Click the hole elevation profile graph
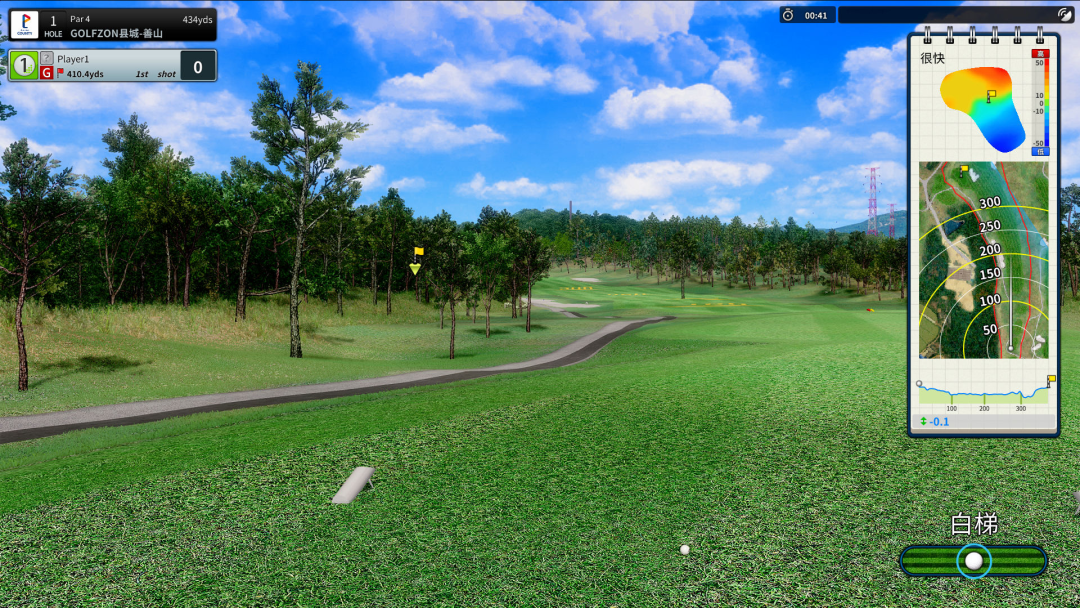The height and width of the screenshot is (608, 1080). pos(983,391)
